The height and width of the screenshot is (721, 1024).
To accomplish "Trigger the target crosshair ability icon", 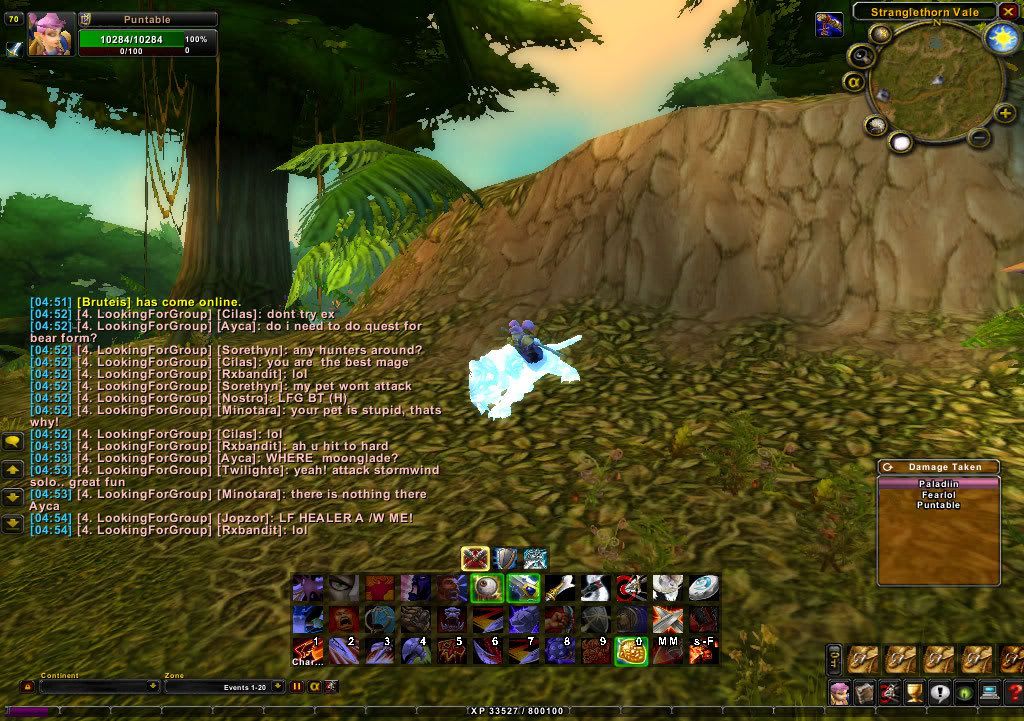I will pyautogui.click(x=630, y=588).
